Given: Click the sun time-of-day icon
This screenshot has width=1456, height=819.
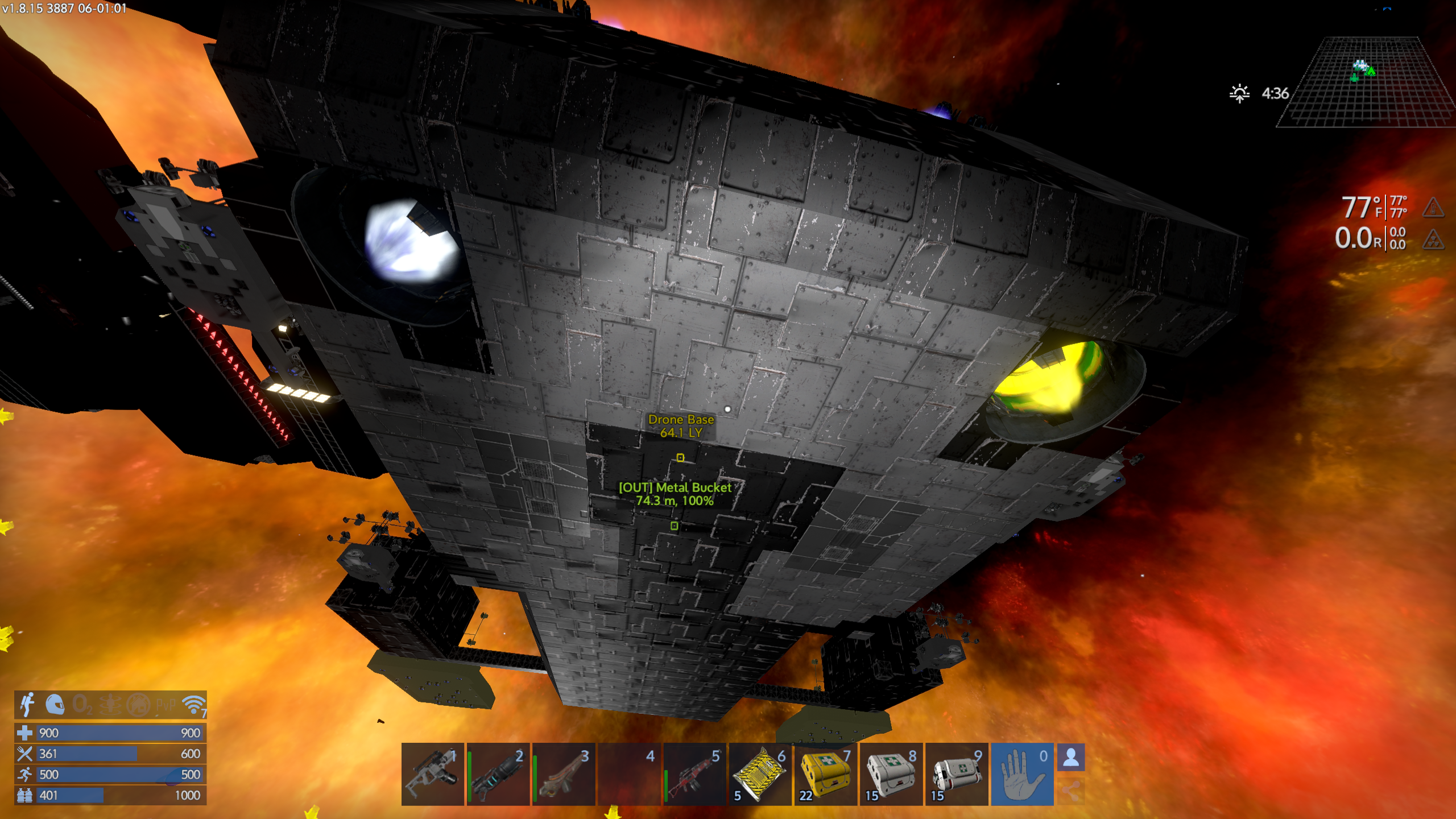Looking at the screenshot, I should pos(1239,93).
